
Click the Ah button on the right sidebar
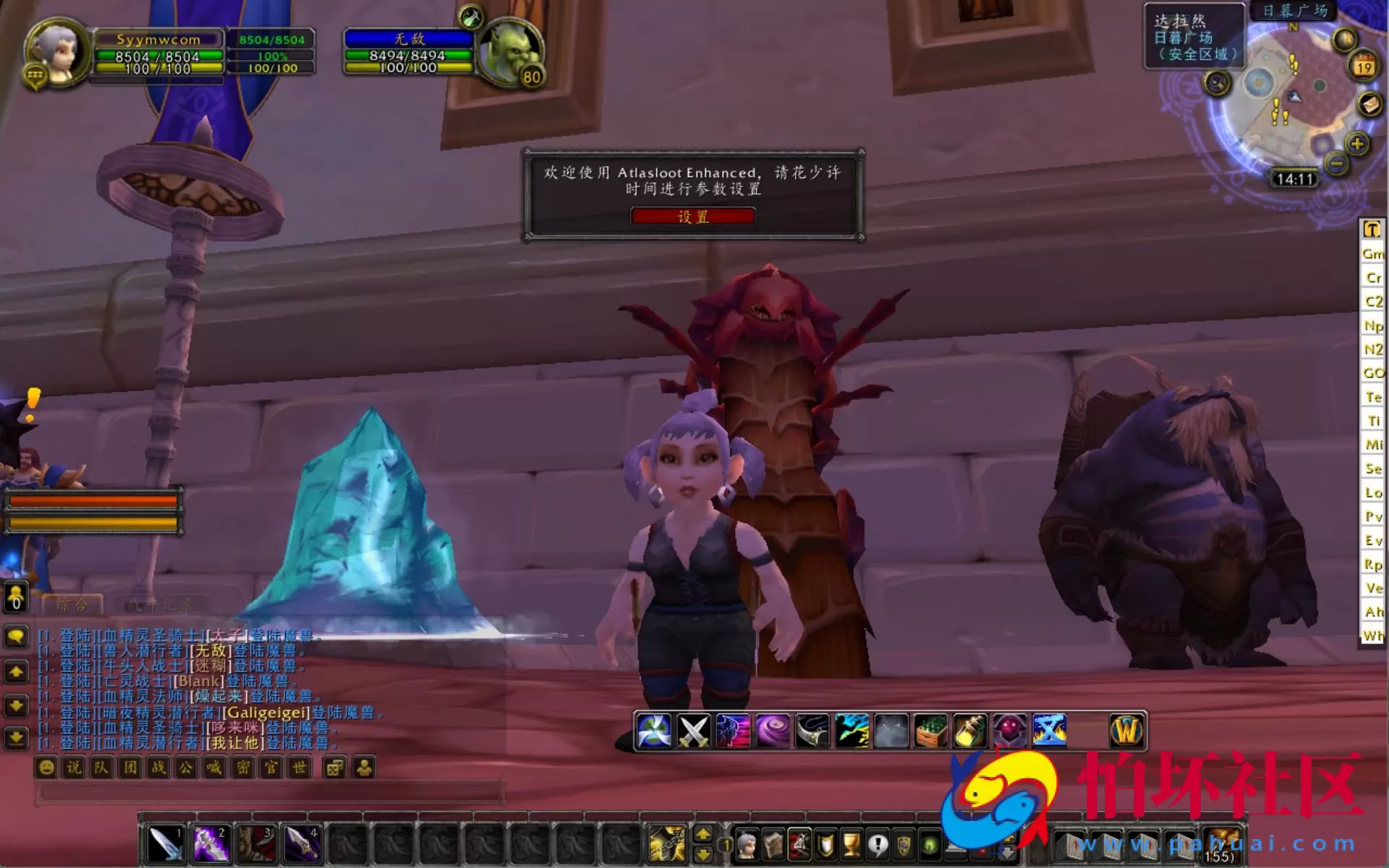click(1372, 611)
